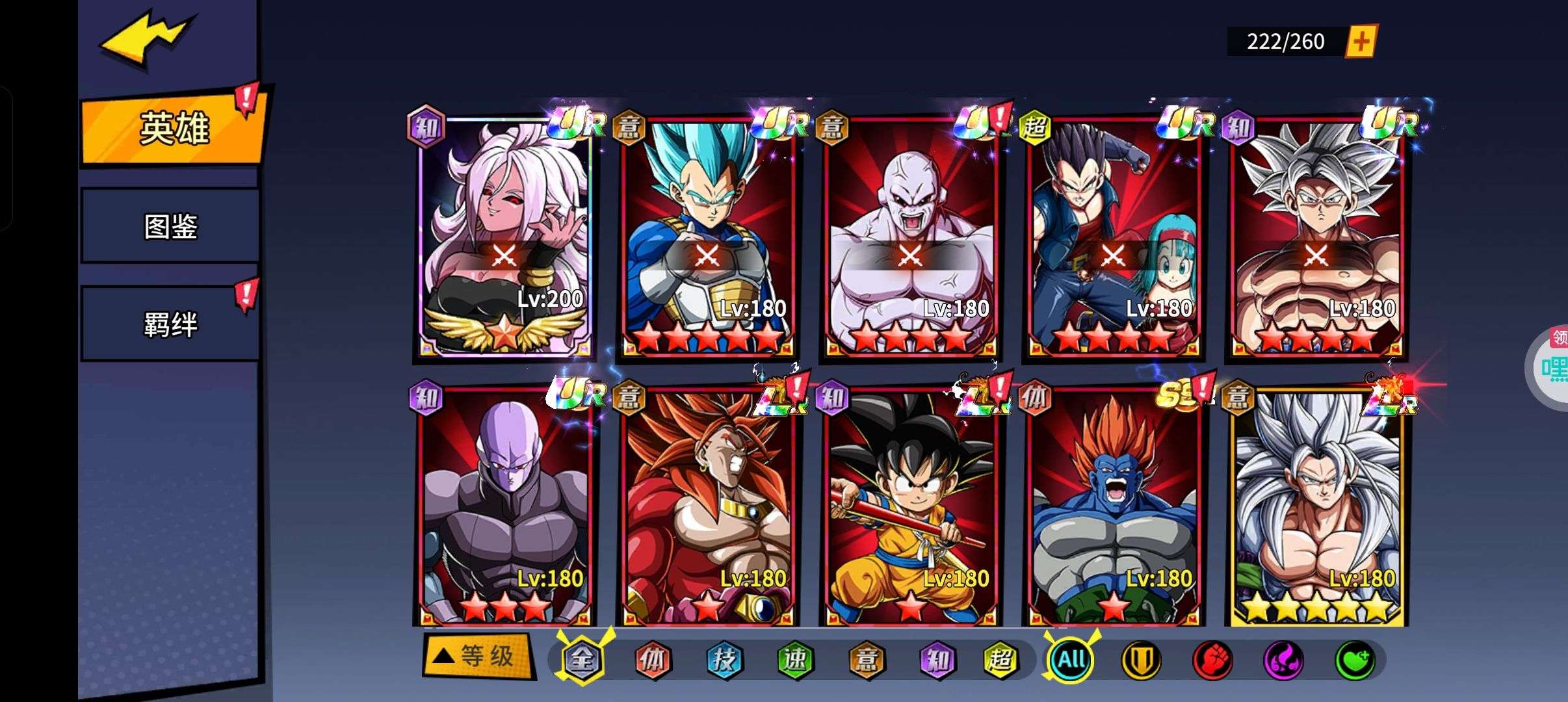The image size is (1568, 702).
Task: Switch to the 英雄 heroes tab
Action: 173,128
